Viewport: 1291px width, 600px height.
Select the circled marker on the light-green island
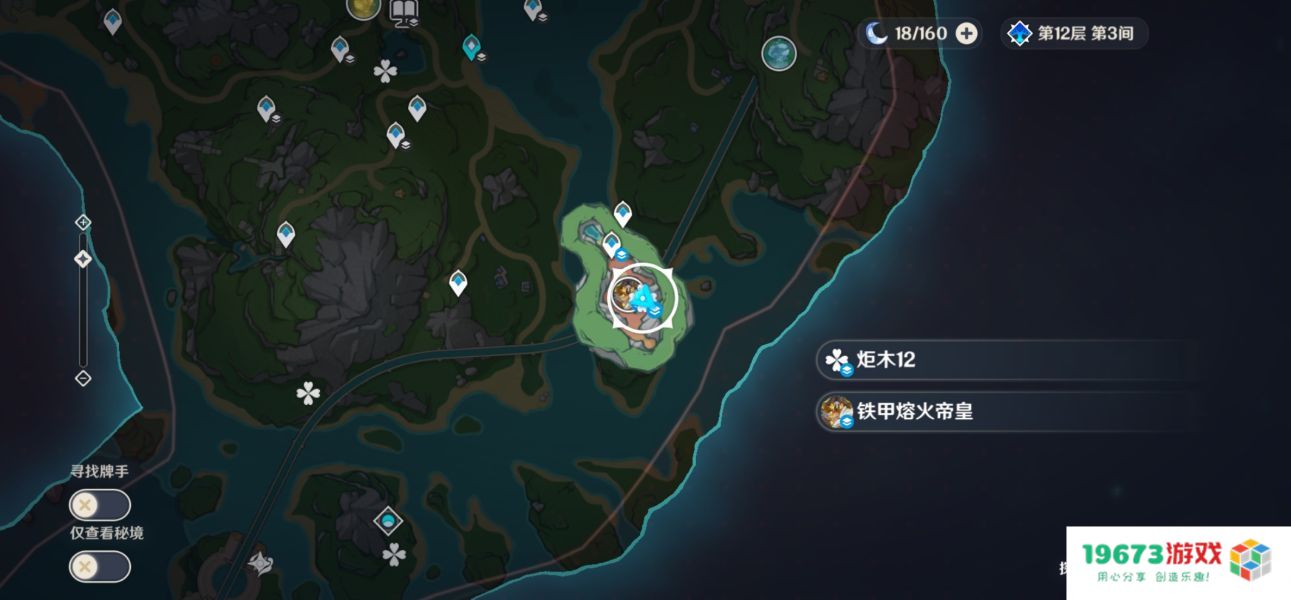point(642,297)
